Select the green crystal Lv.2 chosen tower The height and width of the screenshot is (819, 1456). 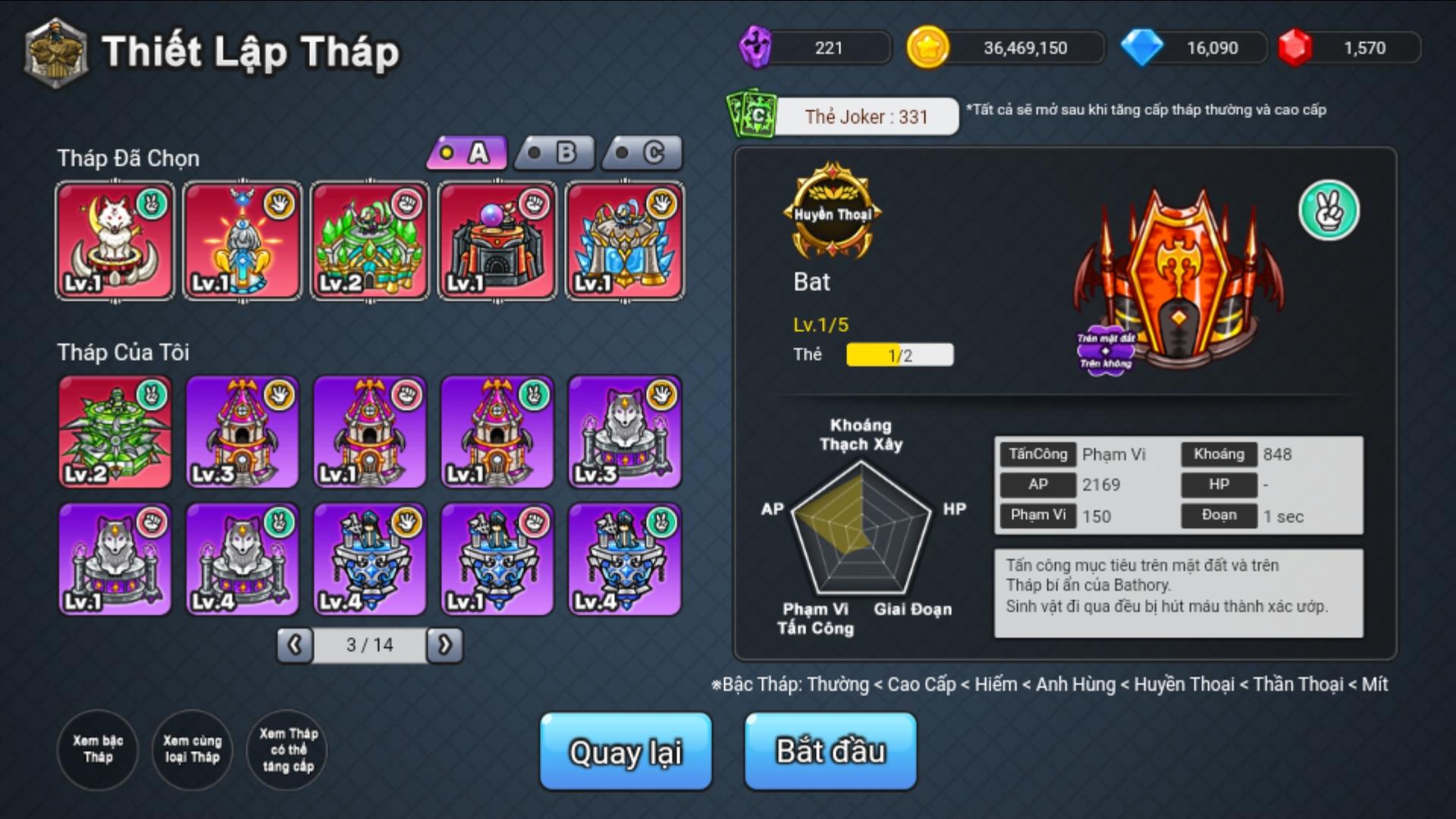370,240
